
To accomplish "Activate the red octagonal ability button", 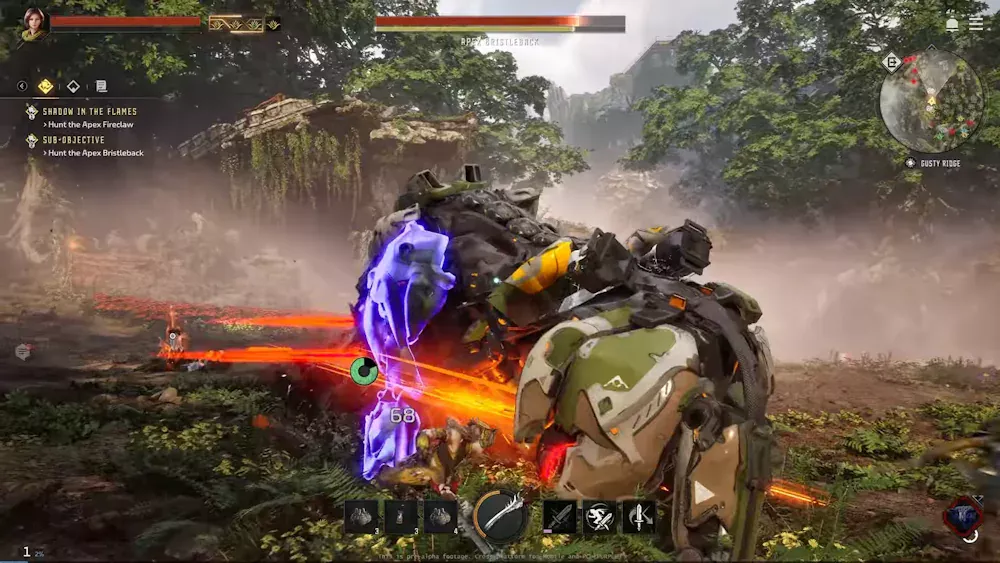I will 962,514.
